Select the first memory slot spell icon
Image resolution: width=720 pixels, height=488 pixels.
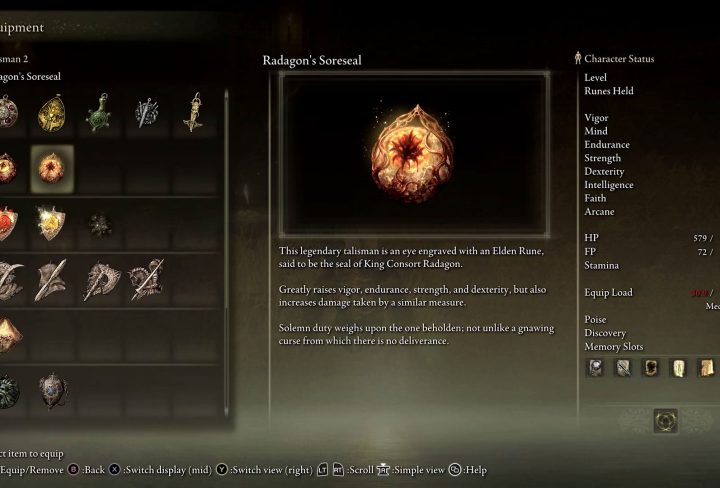[595, 368]
